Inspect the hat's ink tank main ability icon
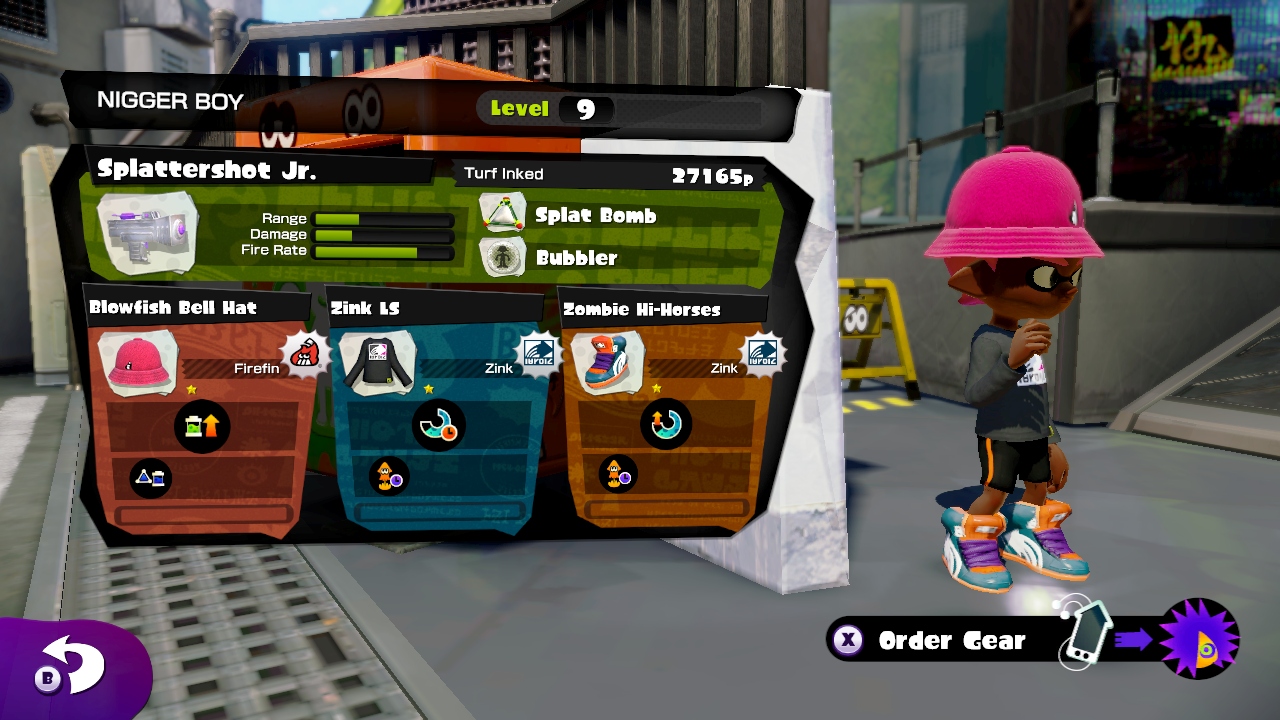 [202, 426]
